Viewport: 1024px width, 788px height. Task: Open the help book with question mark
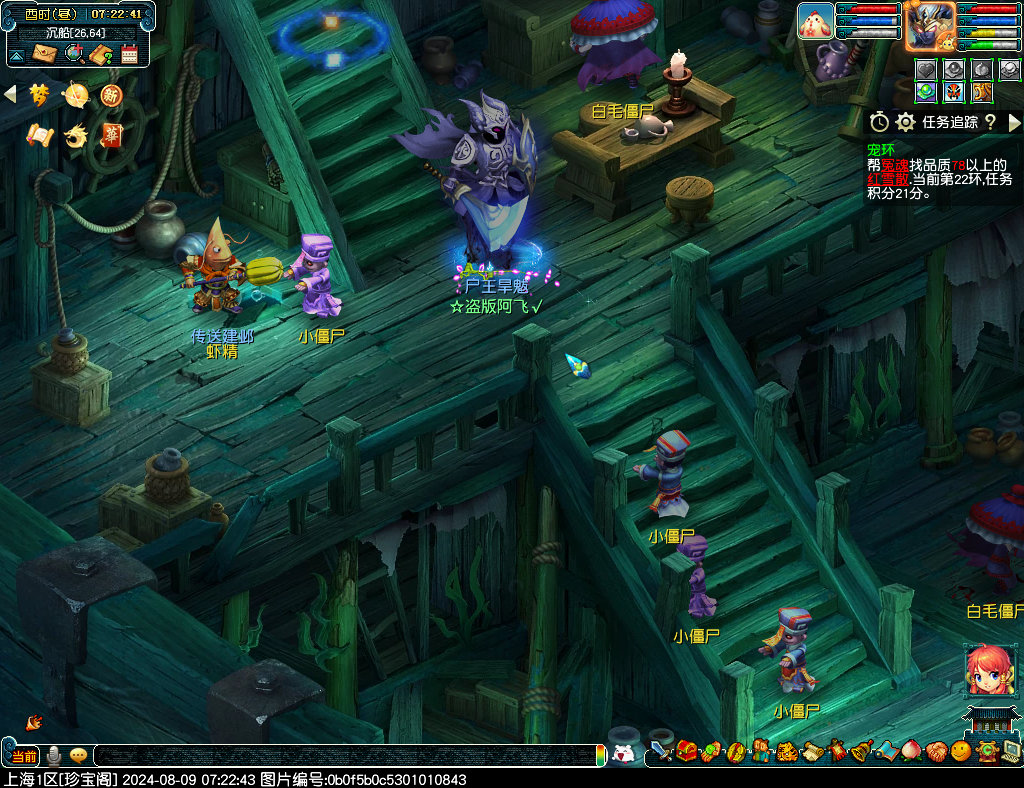[x=100, y=54]
